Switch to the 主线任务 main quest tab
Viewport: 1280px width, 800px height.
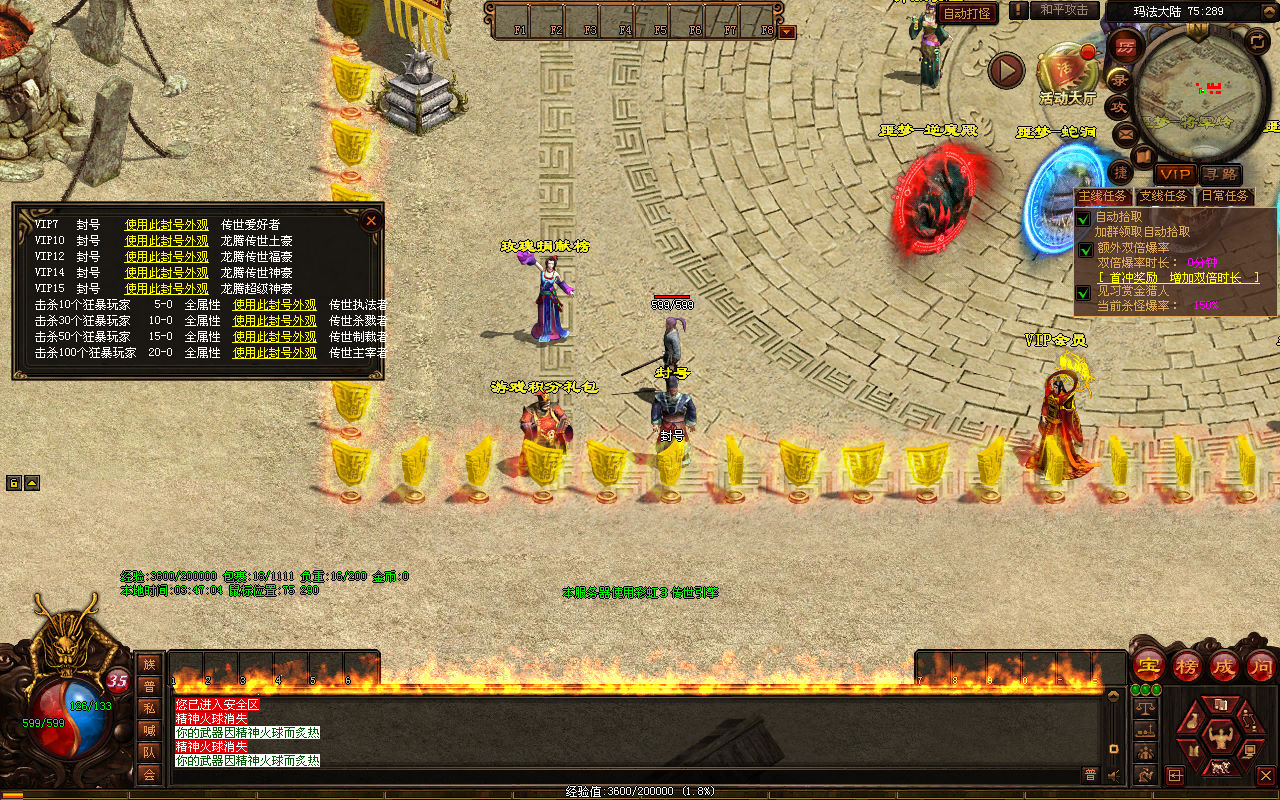click(x=1102, y=196)
